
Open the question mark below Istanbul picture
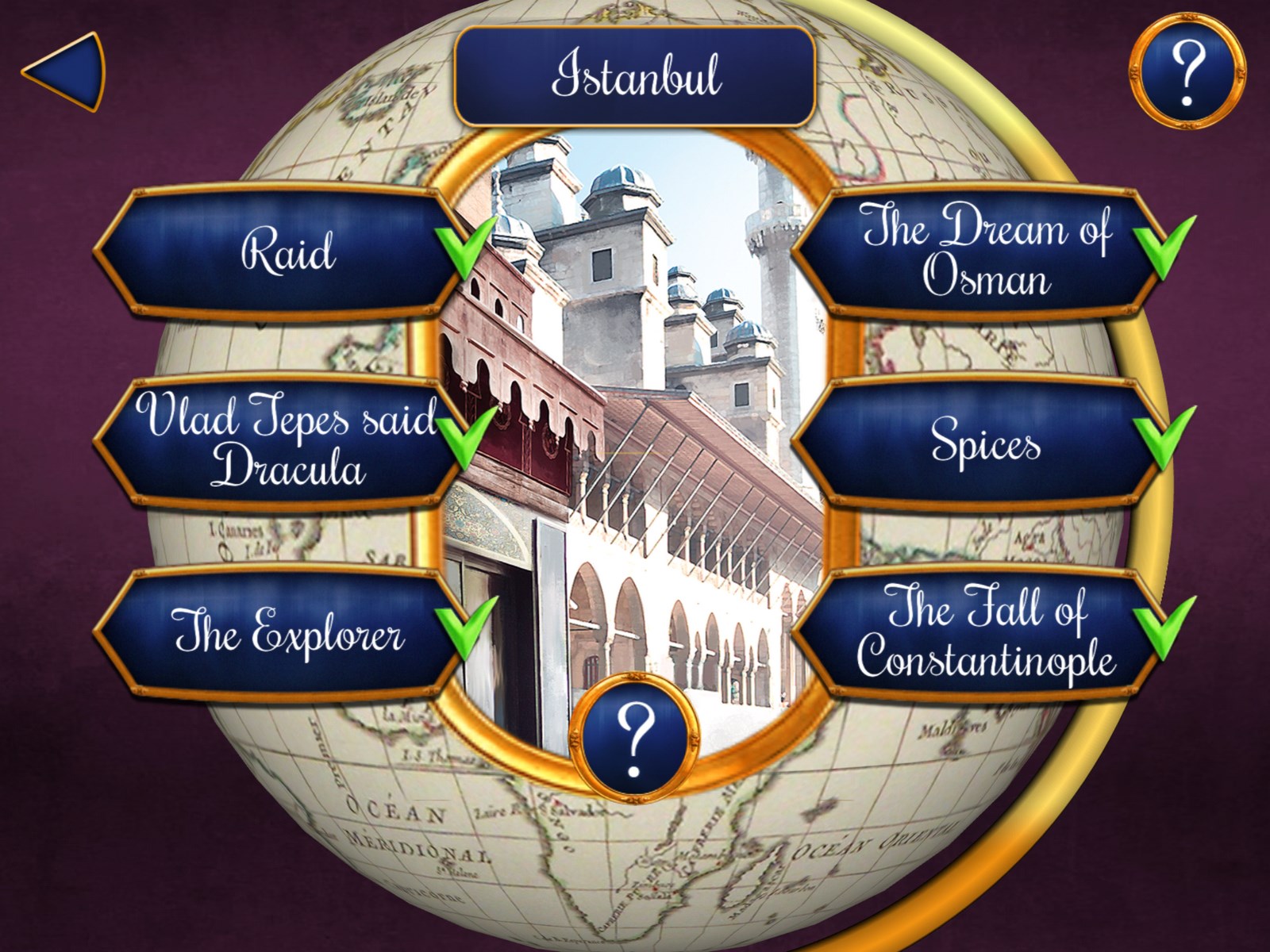(x=634, y=735)
